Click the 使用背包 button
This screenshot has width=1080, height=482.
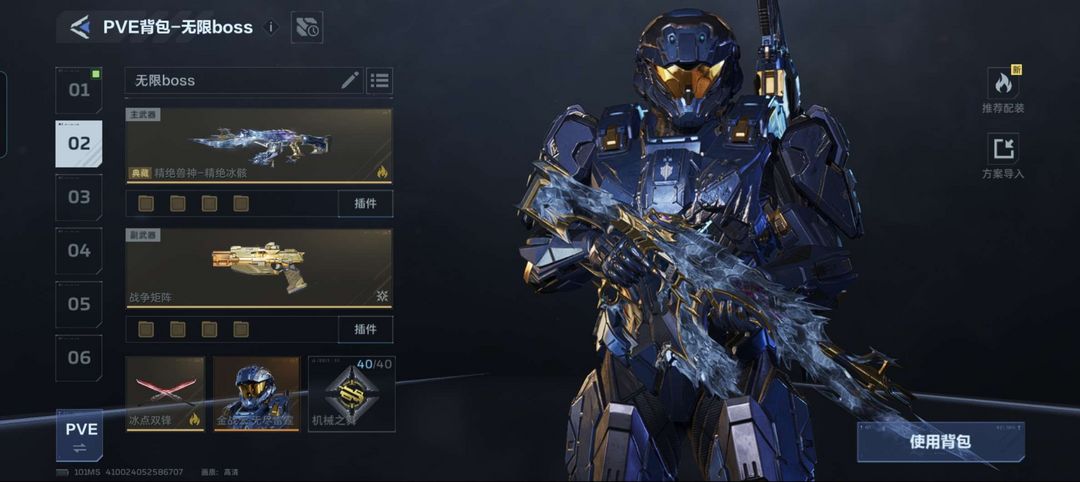[x=940, y=442]
